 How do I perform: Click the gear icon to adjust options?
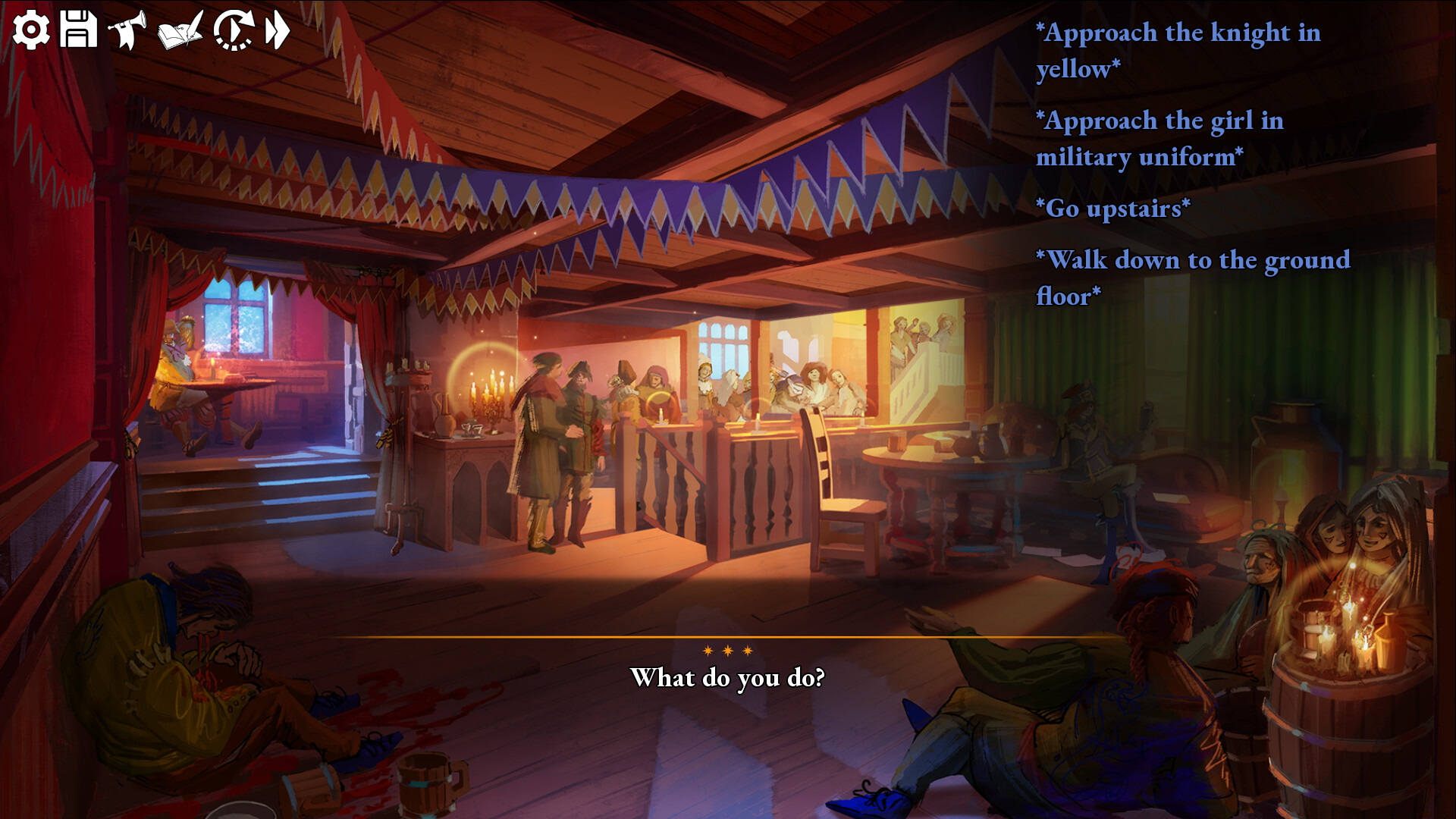coord(32,29)
